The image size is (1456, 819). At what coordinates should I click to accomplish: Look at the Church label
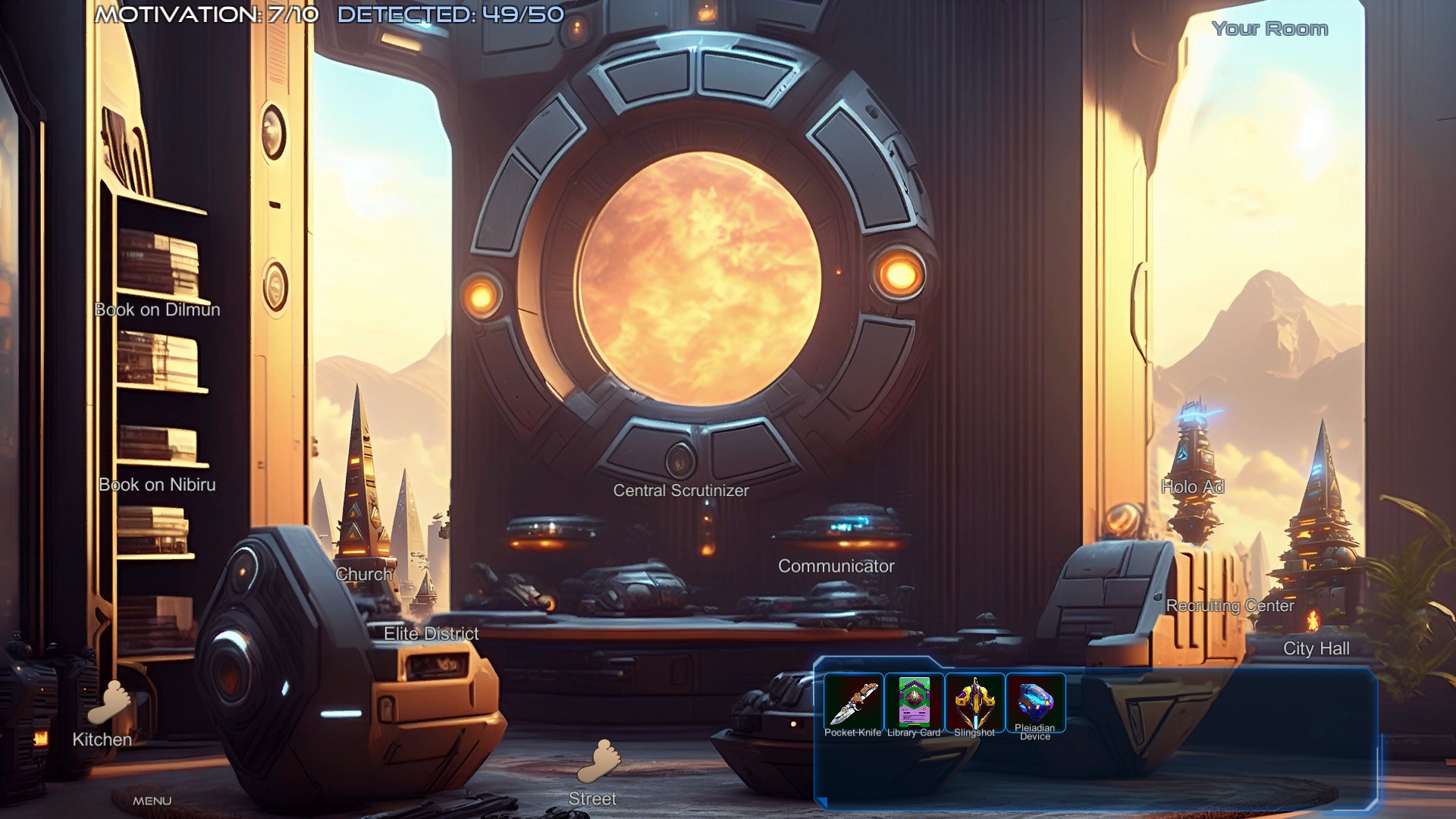(364, 574)
